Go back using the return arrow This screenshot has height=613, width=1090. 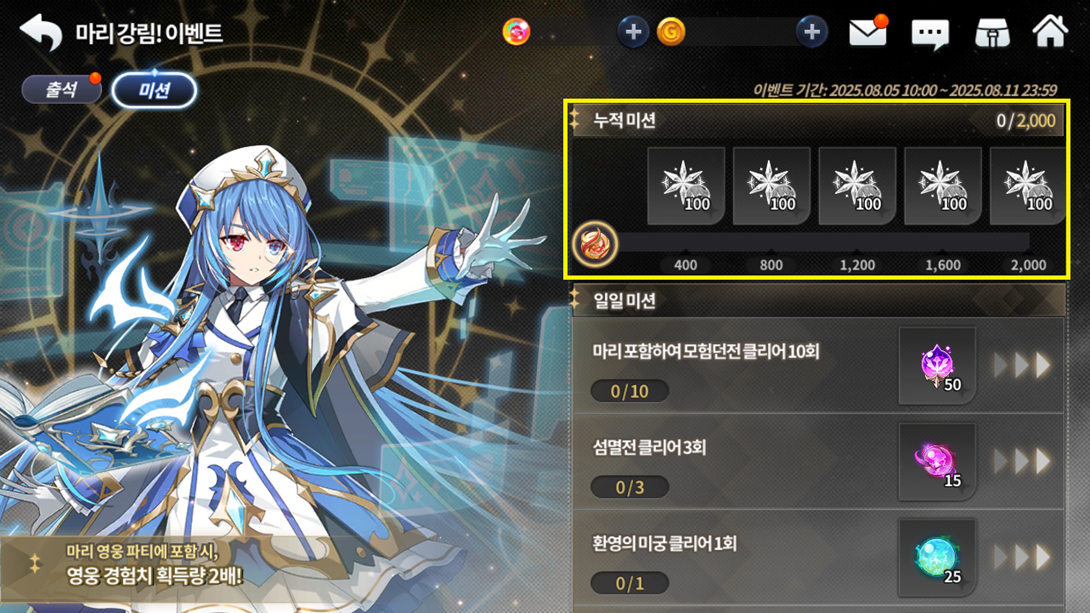[x=41, y=33]
